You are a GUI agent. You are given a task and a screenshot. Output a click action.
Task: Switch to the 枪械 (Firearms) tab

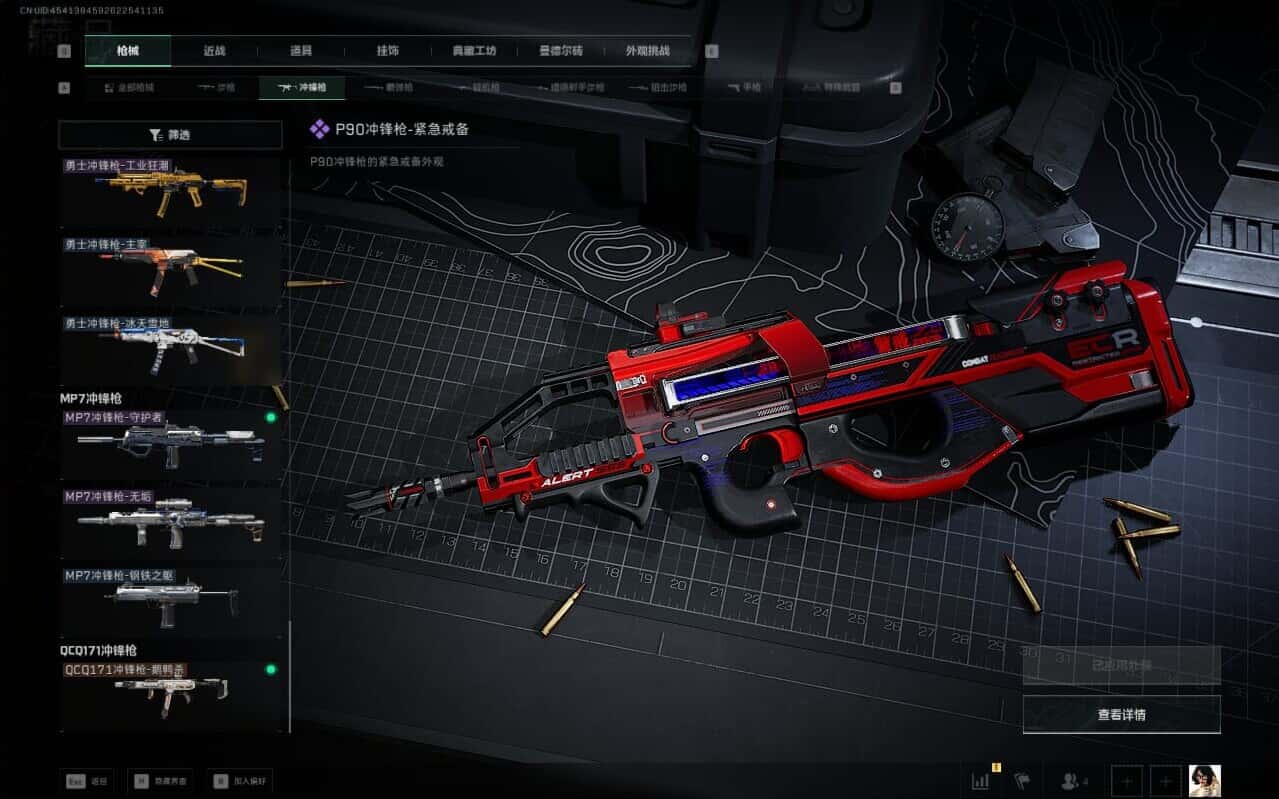click(128, 51)
